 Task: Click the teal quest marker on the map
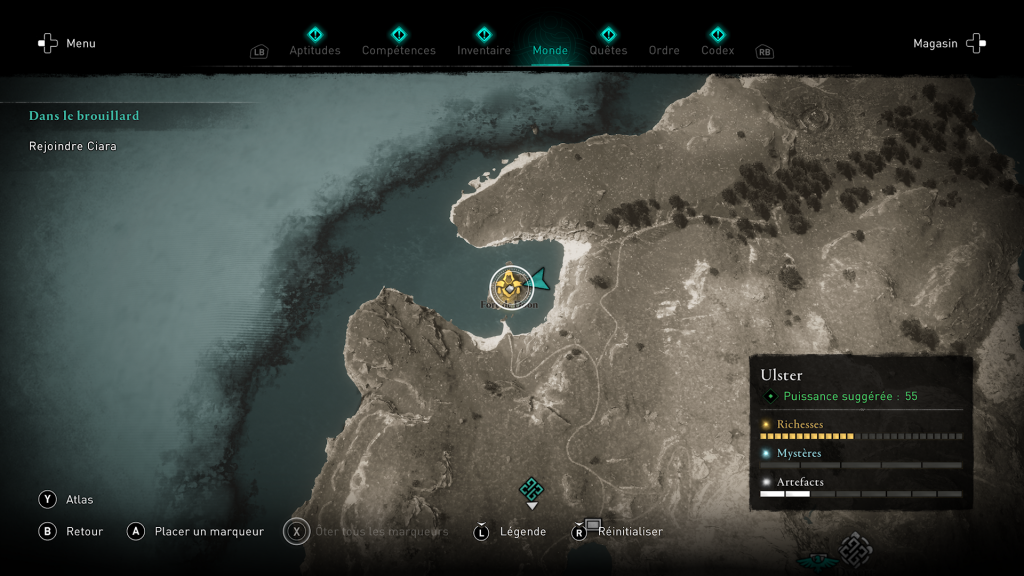[x=531, y=489]
